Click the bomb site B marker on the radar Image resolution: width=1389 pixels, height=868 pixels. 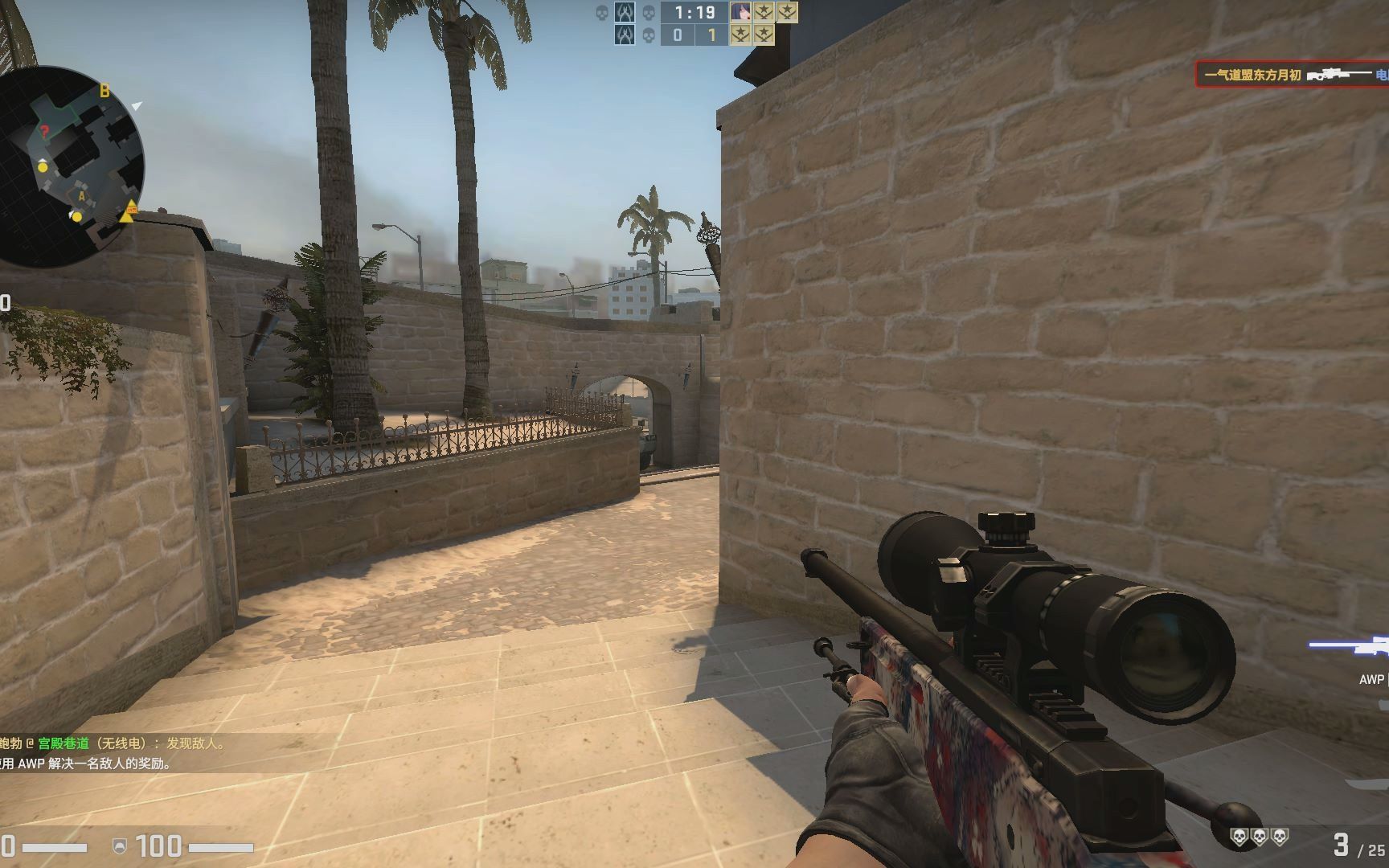pos(103,90)
